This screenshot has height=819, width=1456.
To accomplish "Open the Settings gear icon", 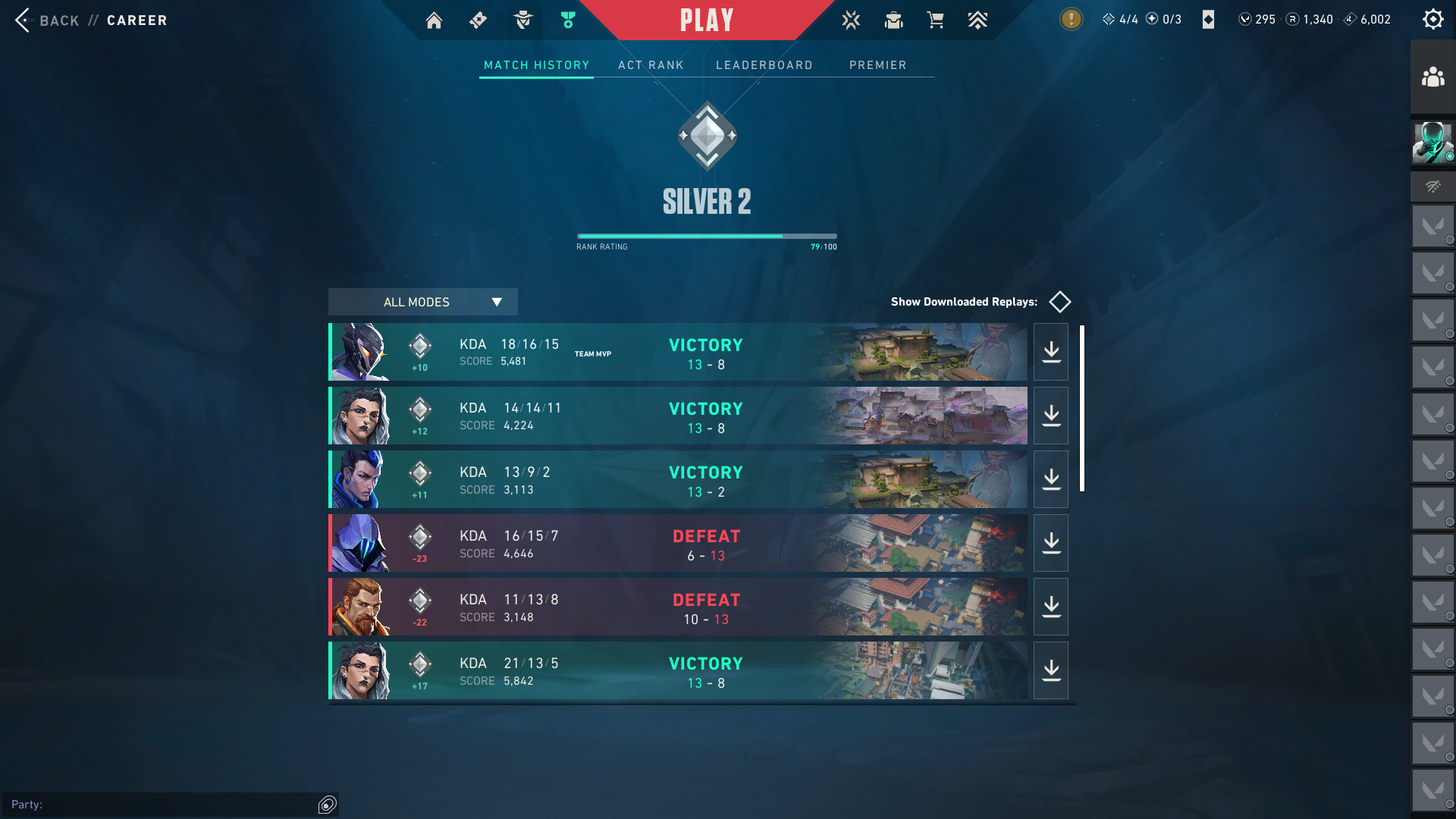I will [1432, 19].
